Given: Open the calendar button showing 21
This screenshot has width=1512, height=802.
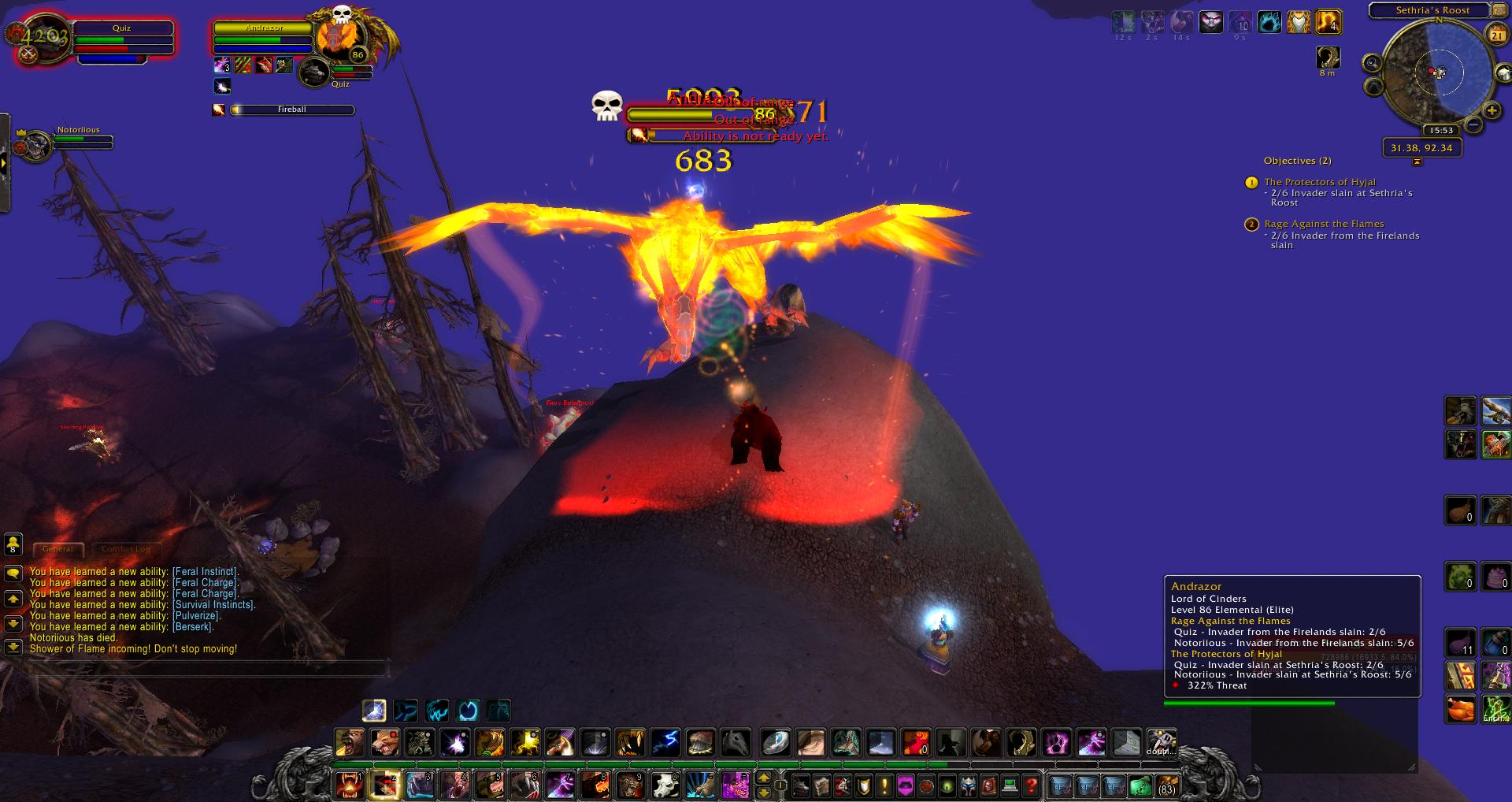Looking at the screenshot, I should click(1496, 35).
